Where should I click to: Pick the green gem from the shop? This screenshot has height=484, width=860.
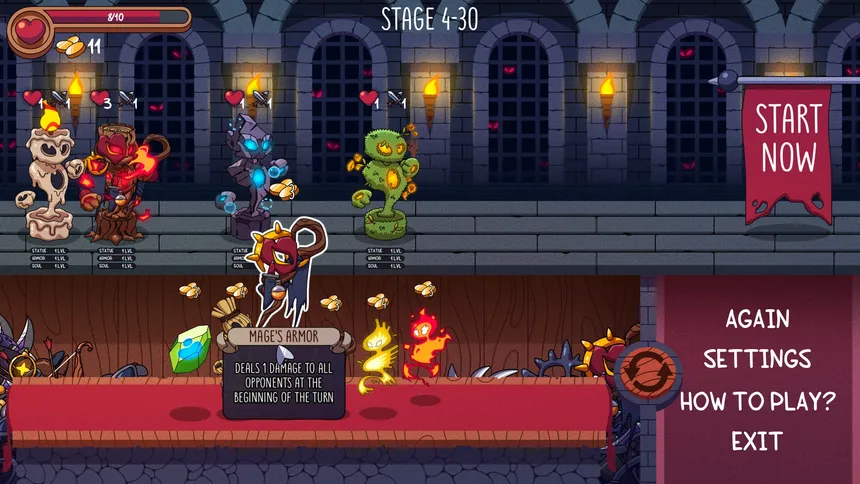coord(190,349)
